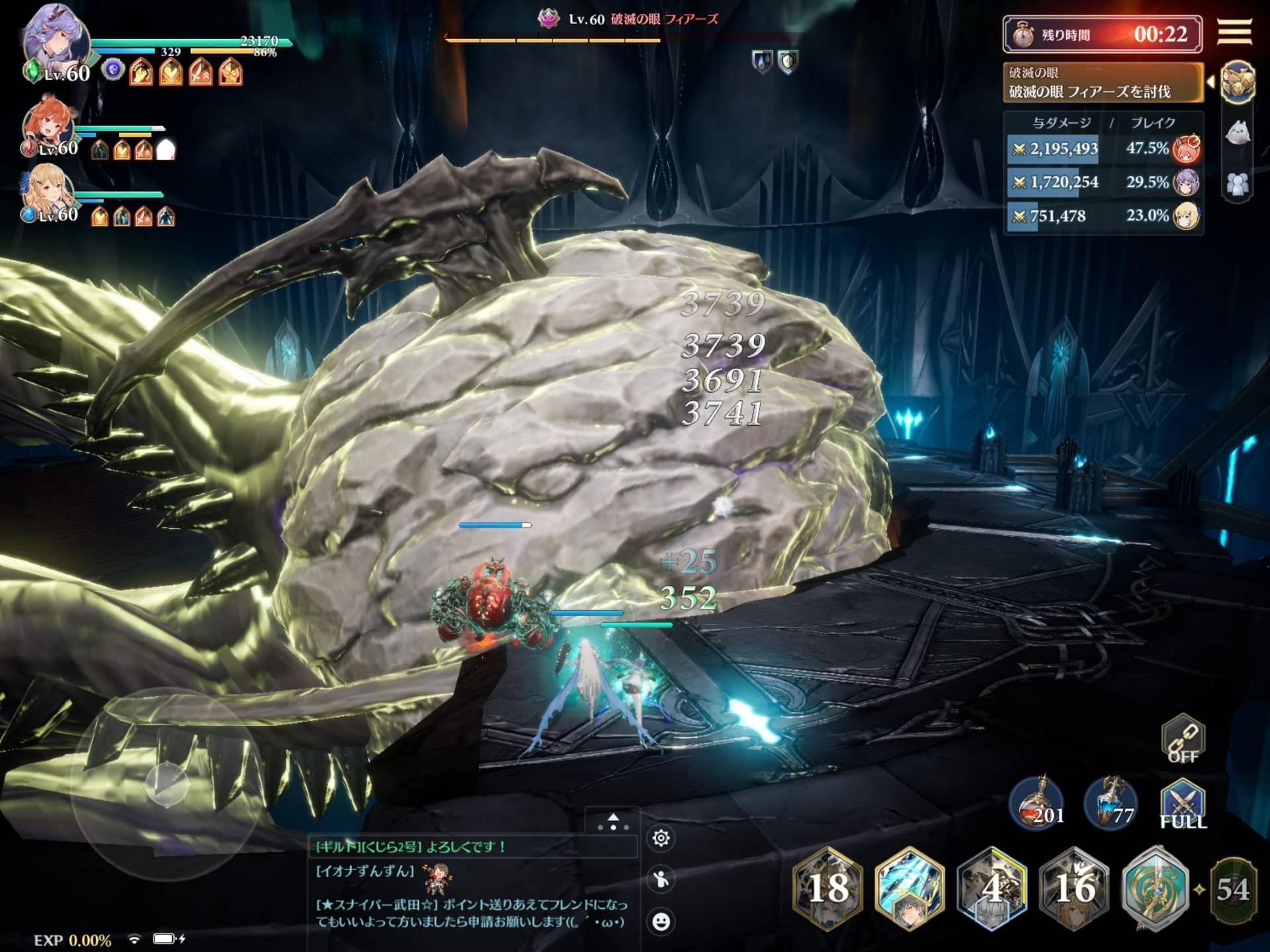Screen dimensions: 1270x952
Task: Open the waving figure emote button
Action: 661,879
